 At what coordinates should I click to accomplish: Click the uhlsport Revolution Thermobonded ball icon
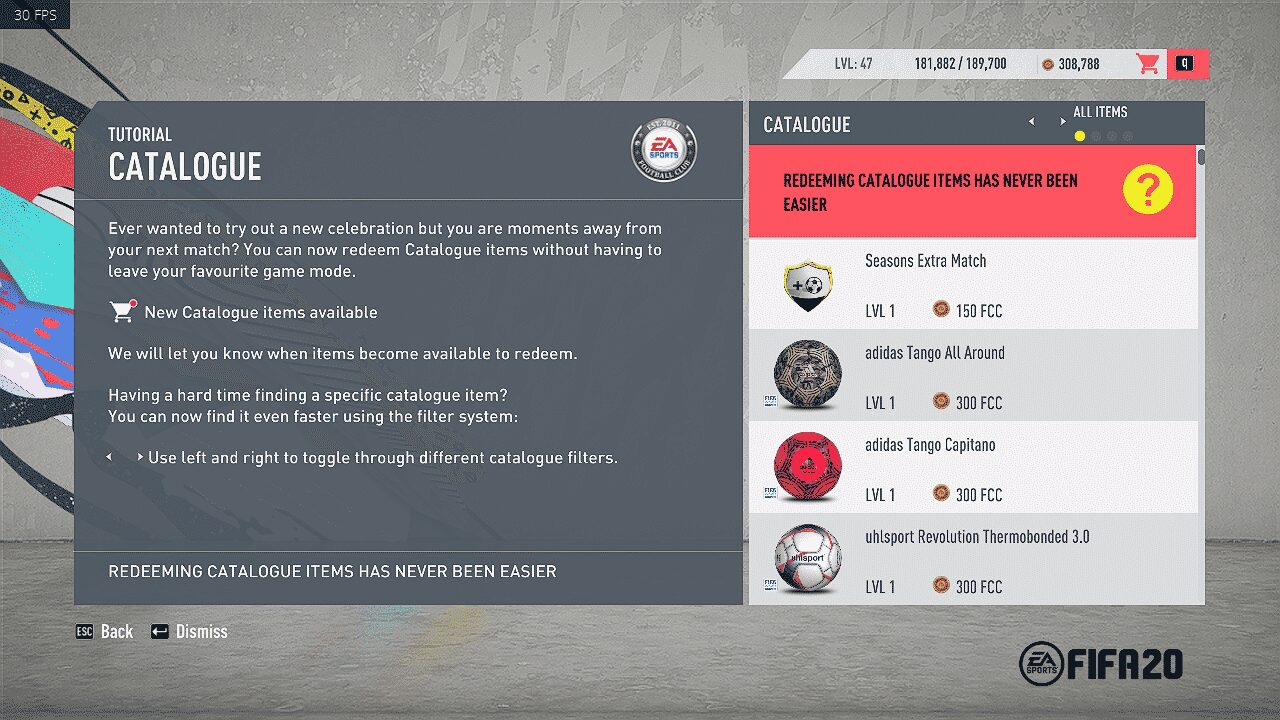(806, 559)
